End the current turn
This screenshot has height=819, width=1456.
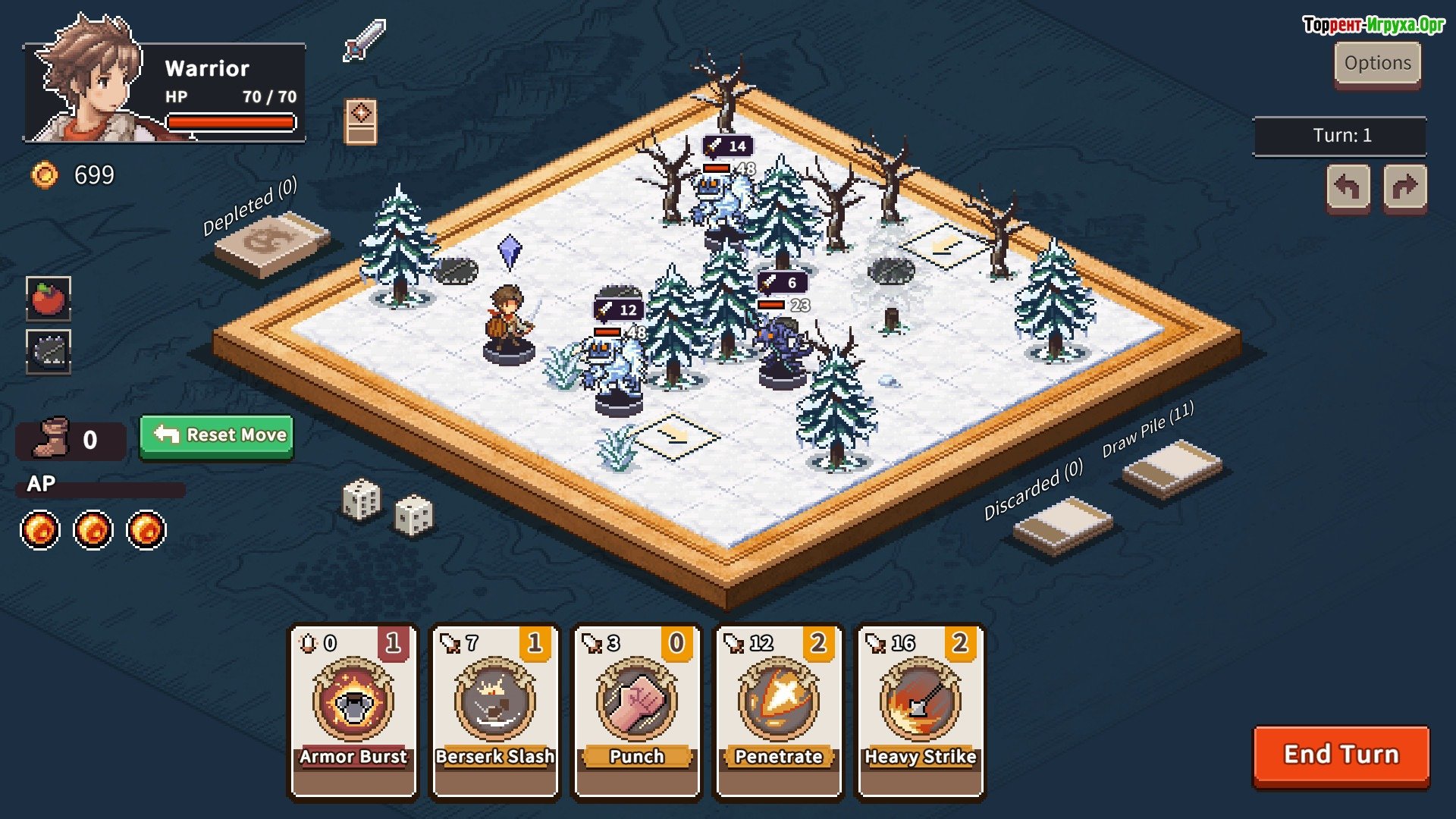(x=1341, y=755)
